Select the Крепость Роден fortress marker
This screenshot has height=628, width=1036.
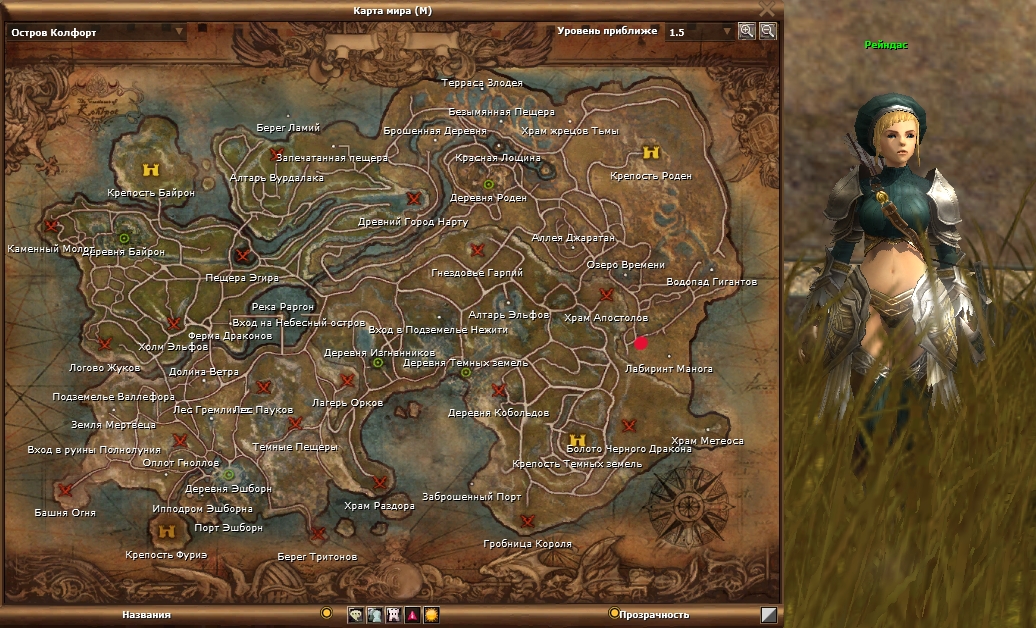(651, 153)
